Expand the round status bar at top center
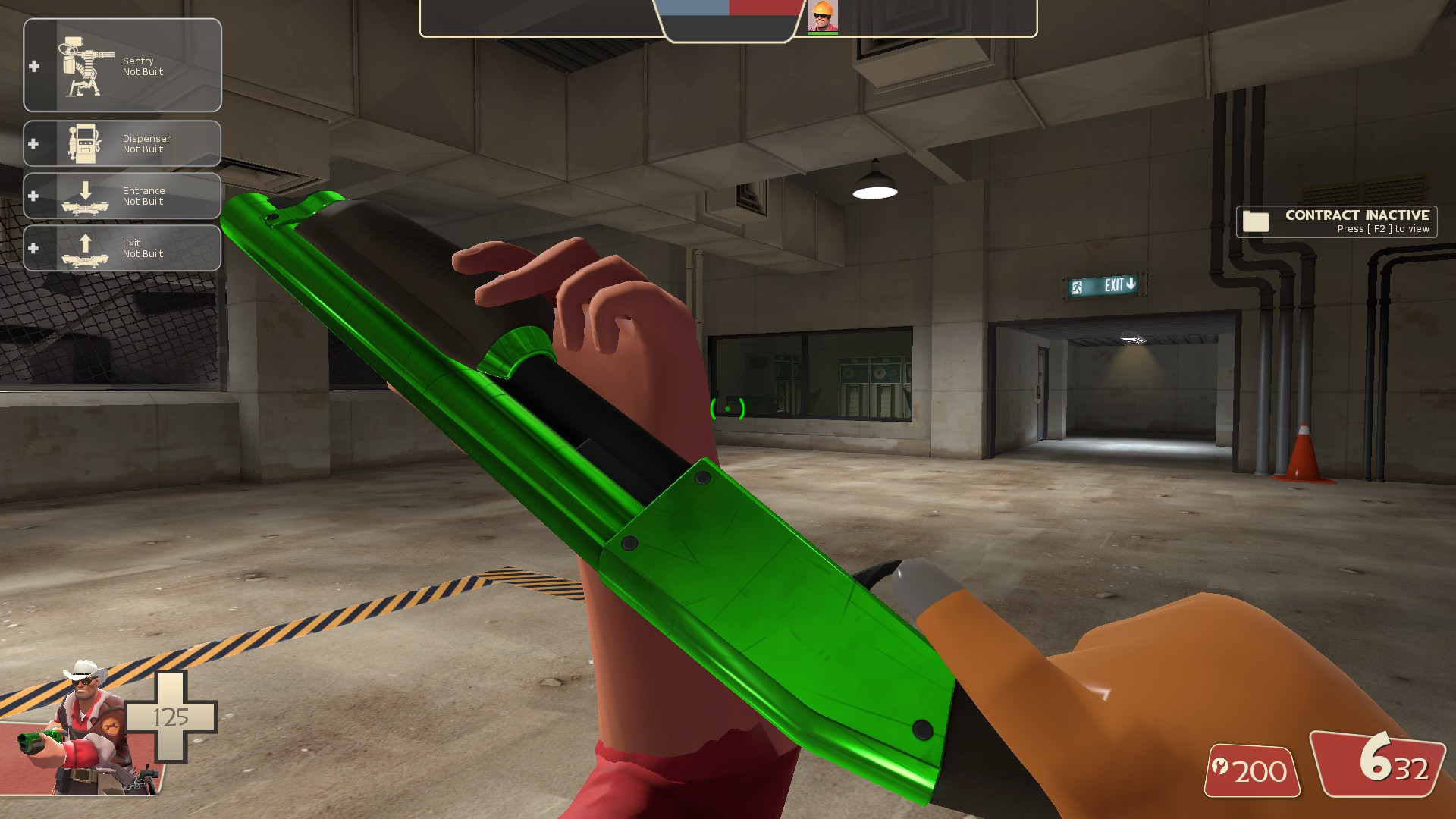 pos(728,19)
